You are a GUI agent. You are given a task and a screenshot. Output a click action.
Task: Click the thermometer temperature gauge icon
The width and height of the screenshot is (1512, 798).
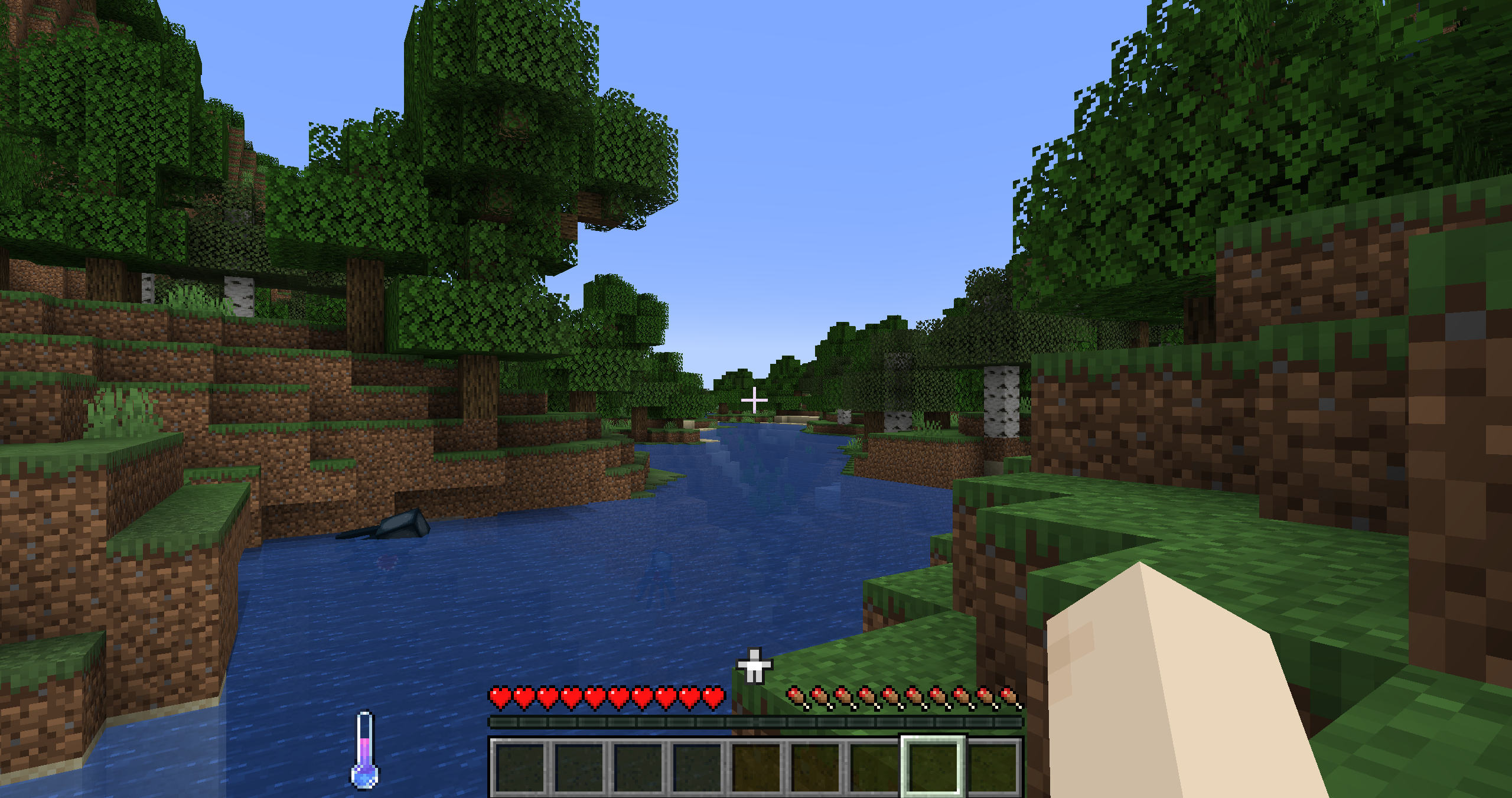tap(364, 749)
